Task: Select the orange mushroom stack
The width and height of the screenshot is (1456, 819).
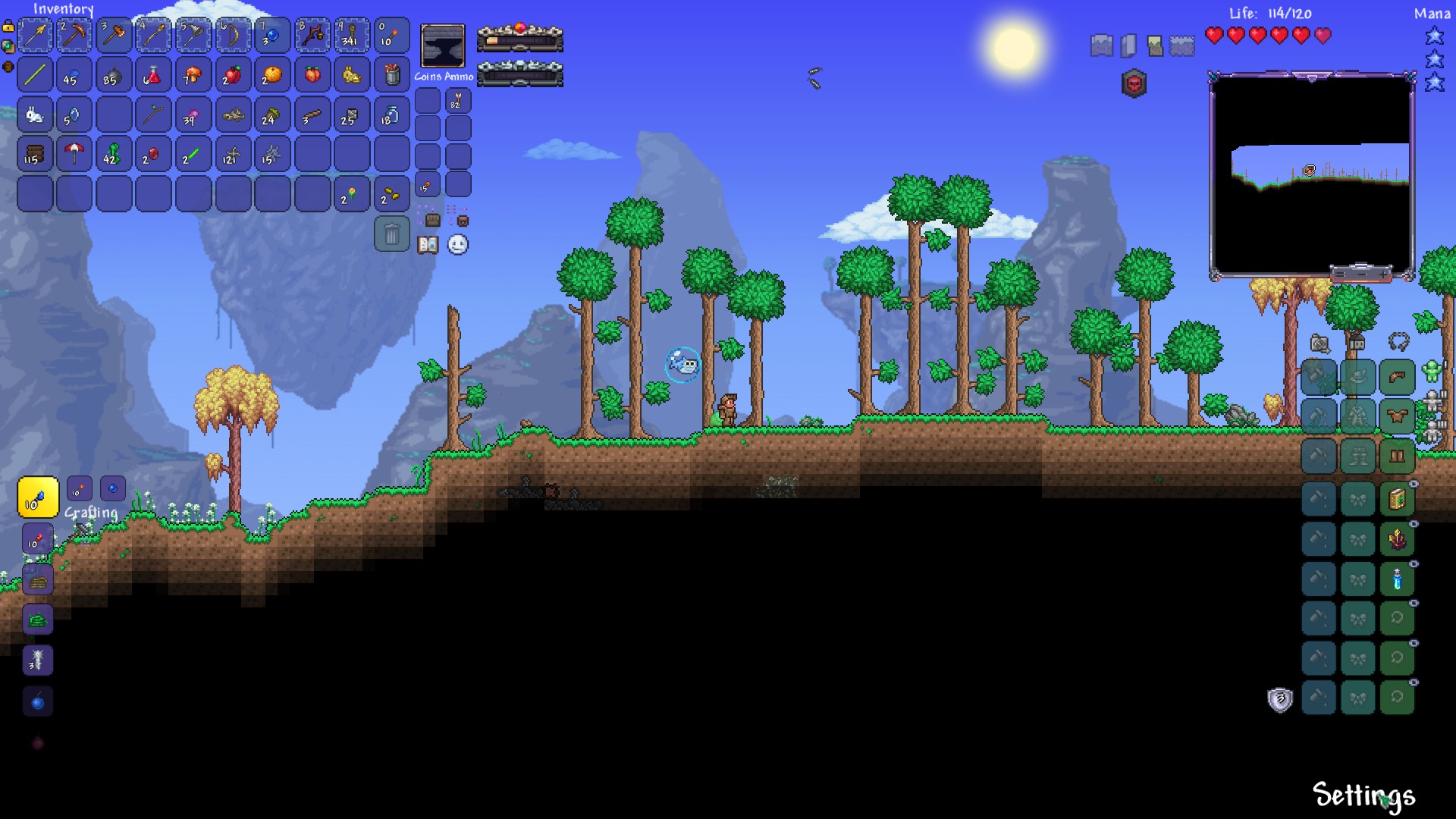Action: point(193,75)
